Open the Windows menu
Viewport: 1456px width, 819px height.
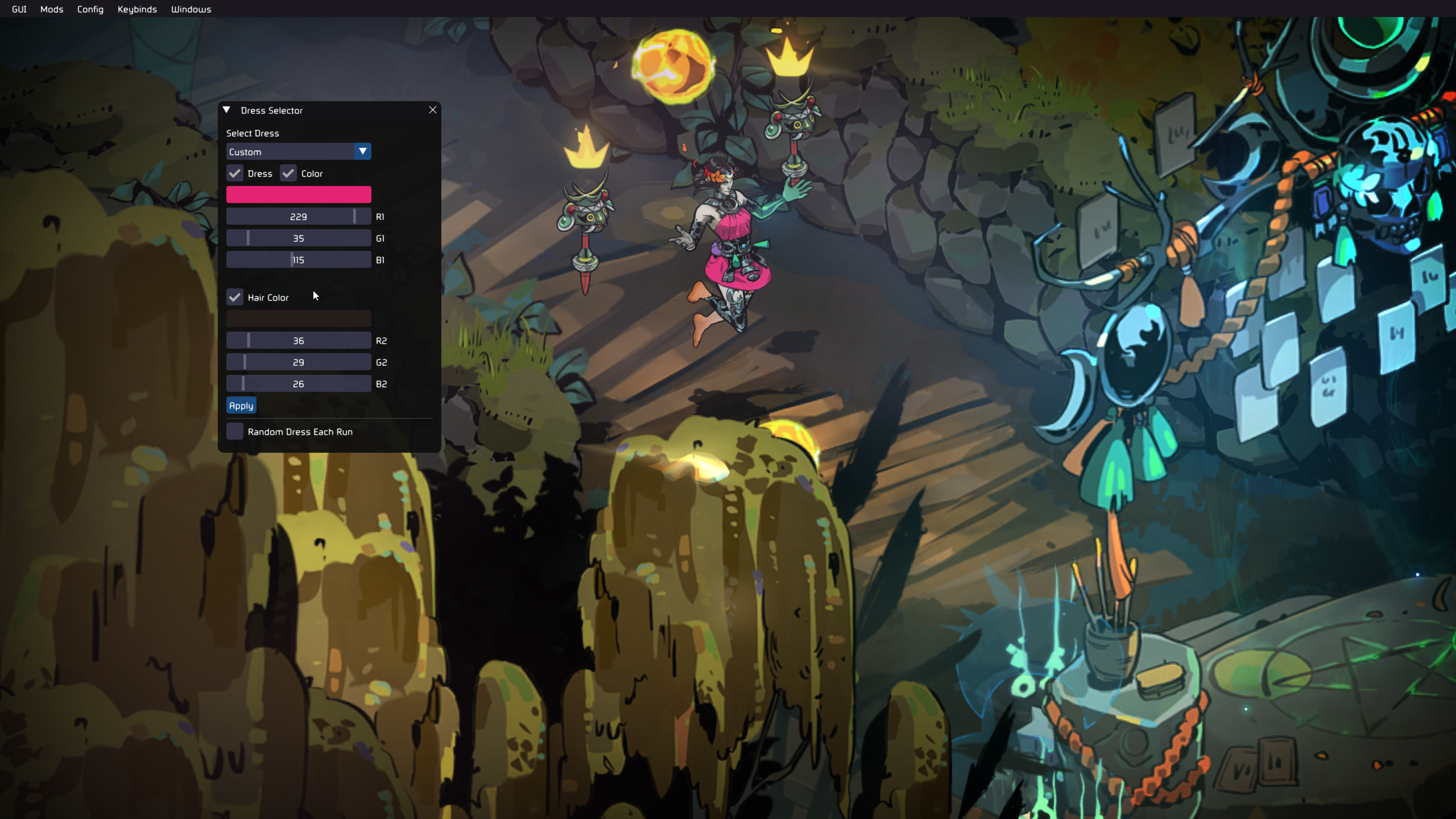191,9
